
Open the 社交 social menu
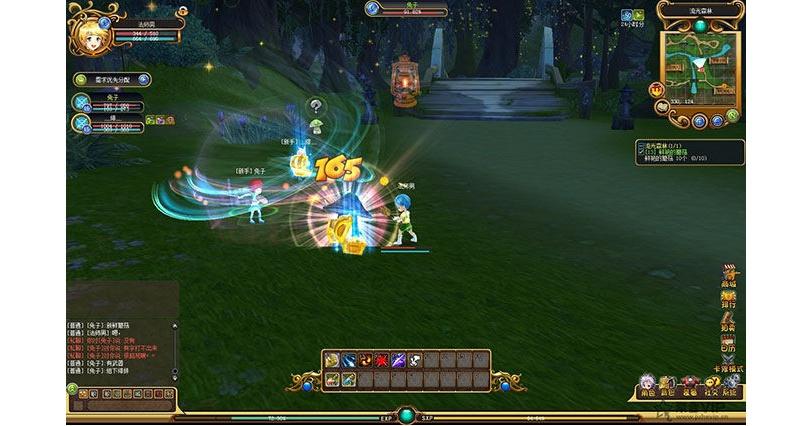(x=710, y=387)
